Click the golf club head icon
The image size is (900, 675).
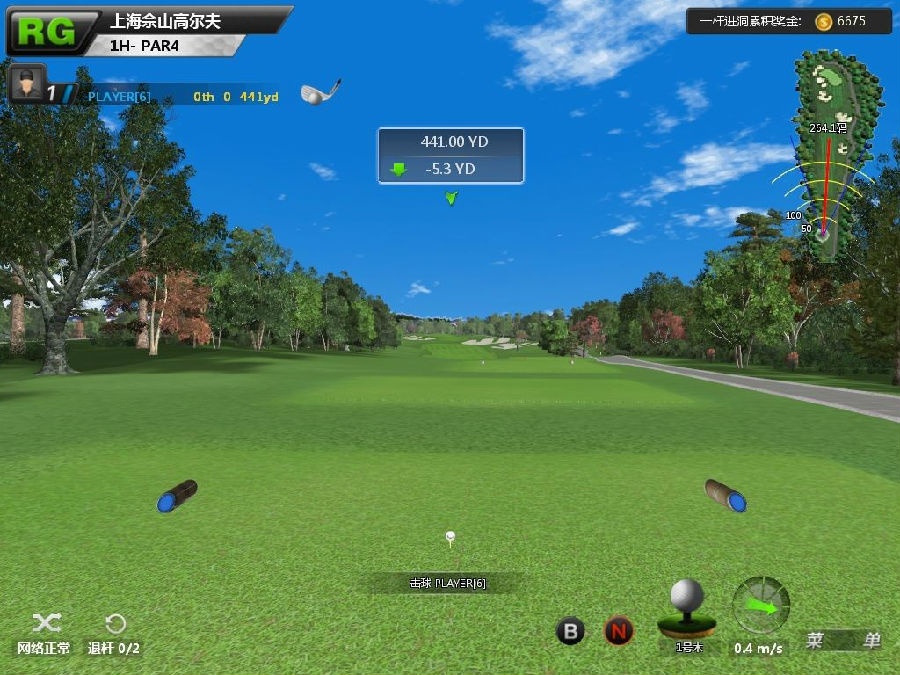319,92
